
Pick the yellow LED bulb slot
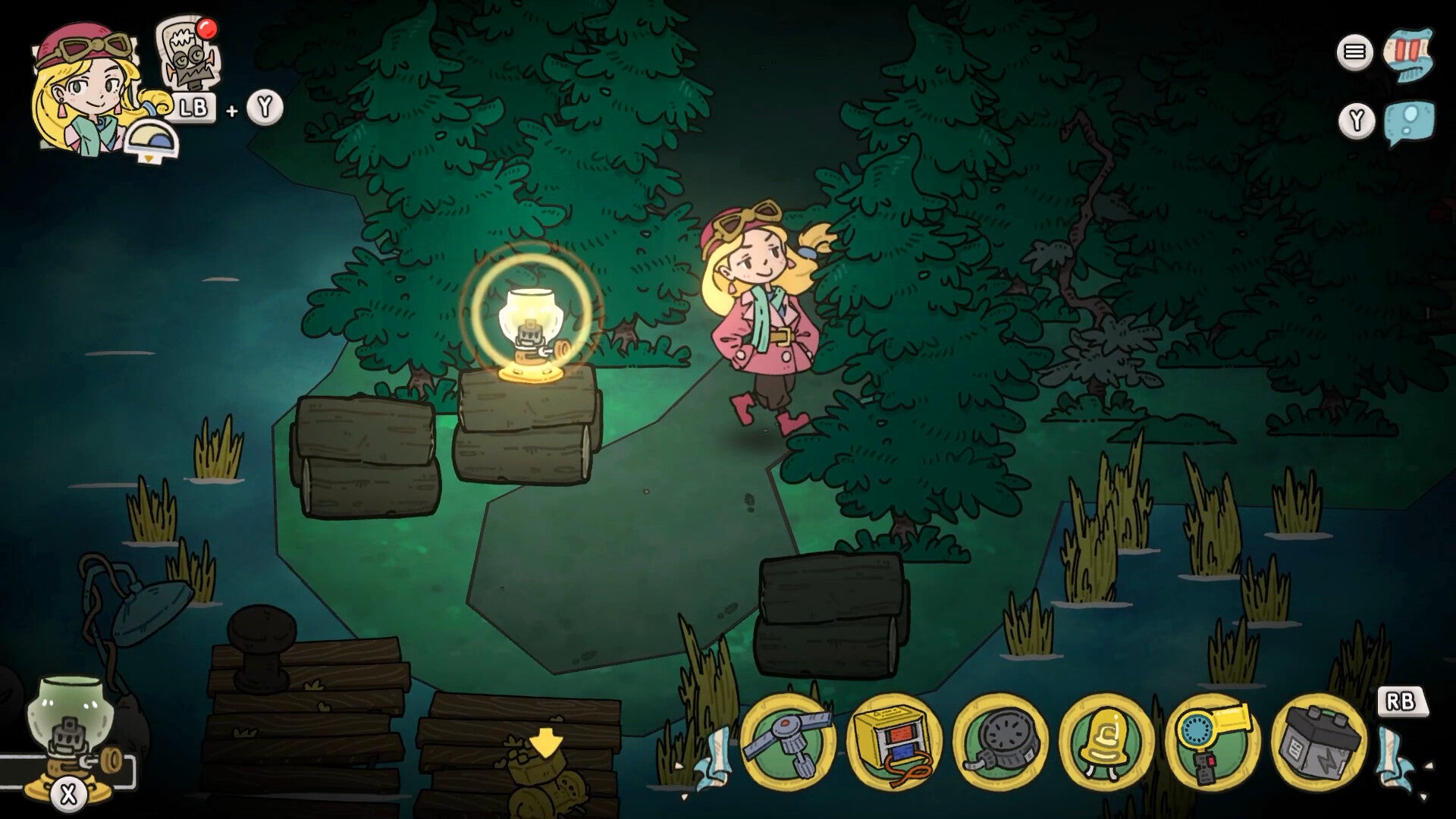point(1106,742)
